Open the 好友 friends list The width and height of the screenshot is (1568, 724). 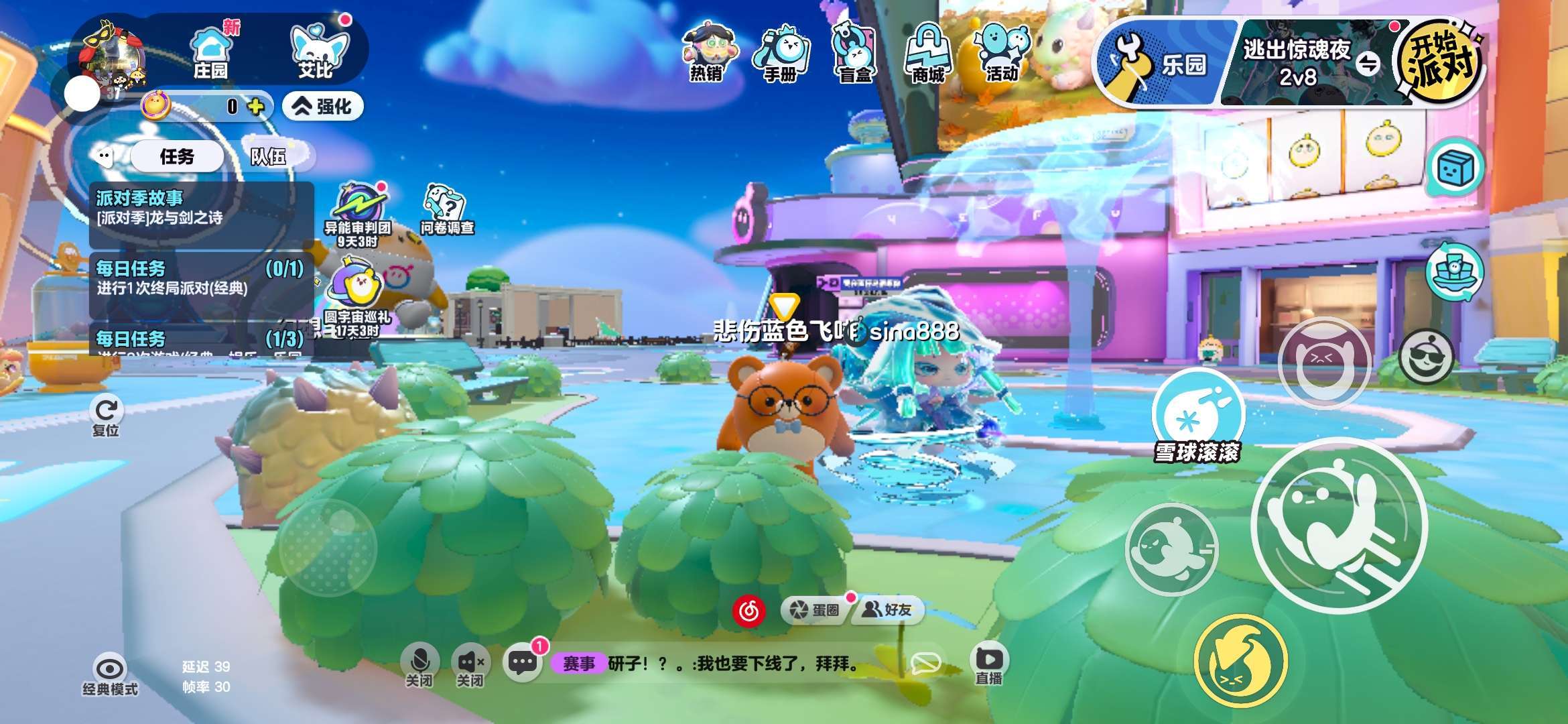pos(887,609)
